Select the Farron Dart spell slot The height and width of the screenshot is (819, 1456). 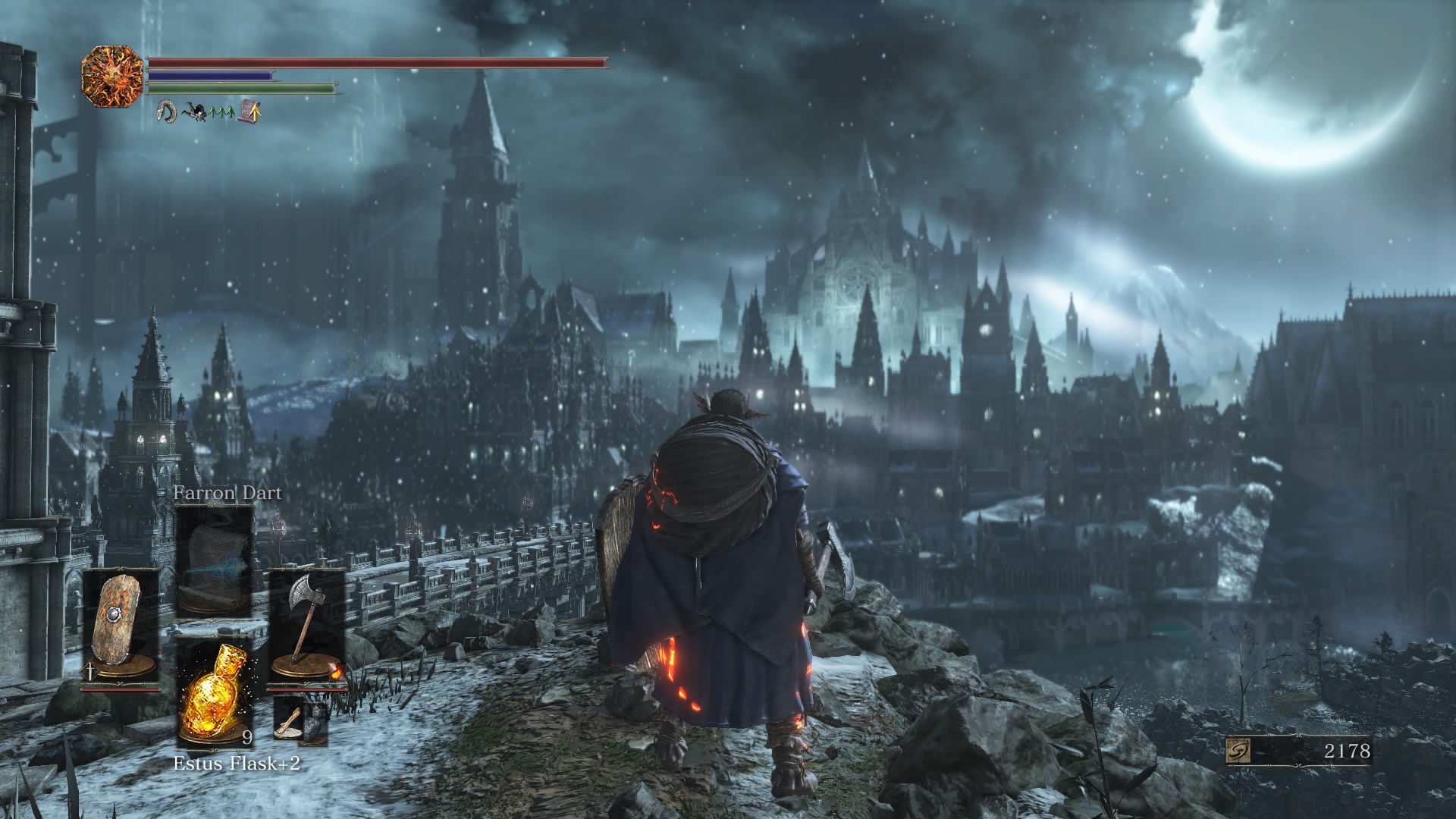215,561
